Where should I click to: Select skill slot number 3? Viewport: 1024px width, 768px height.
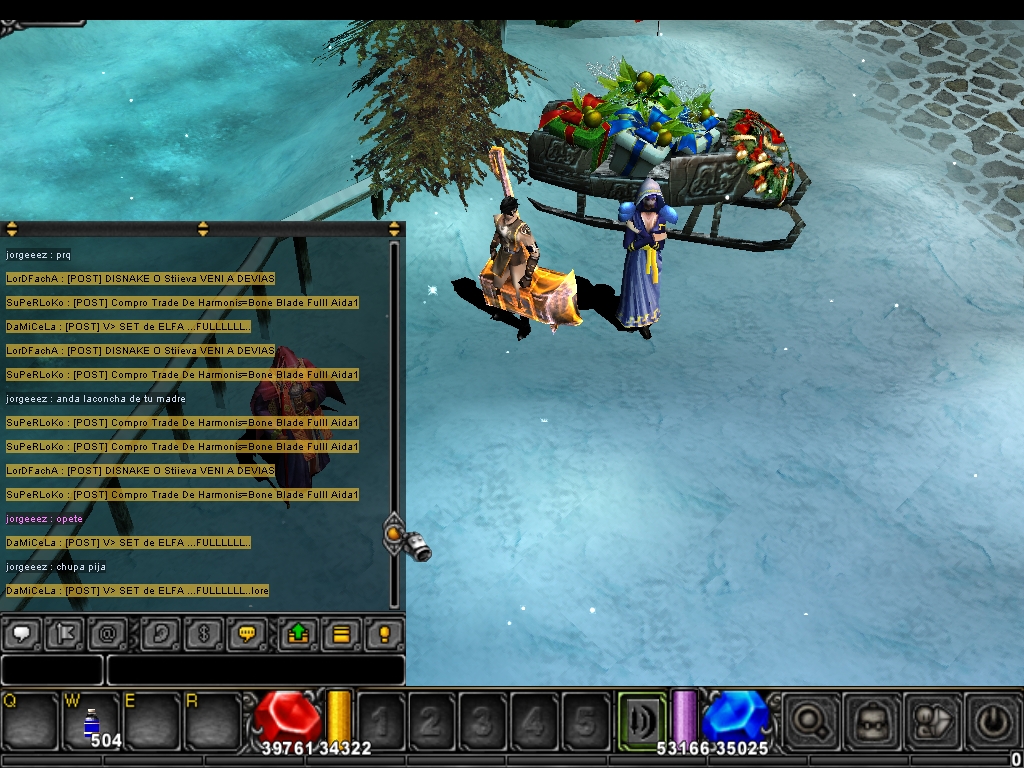tap(483, 720)
